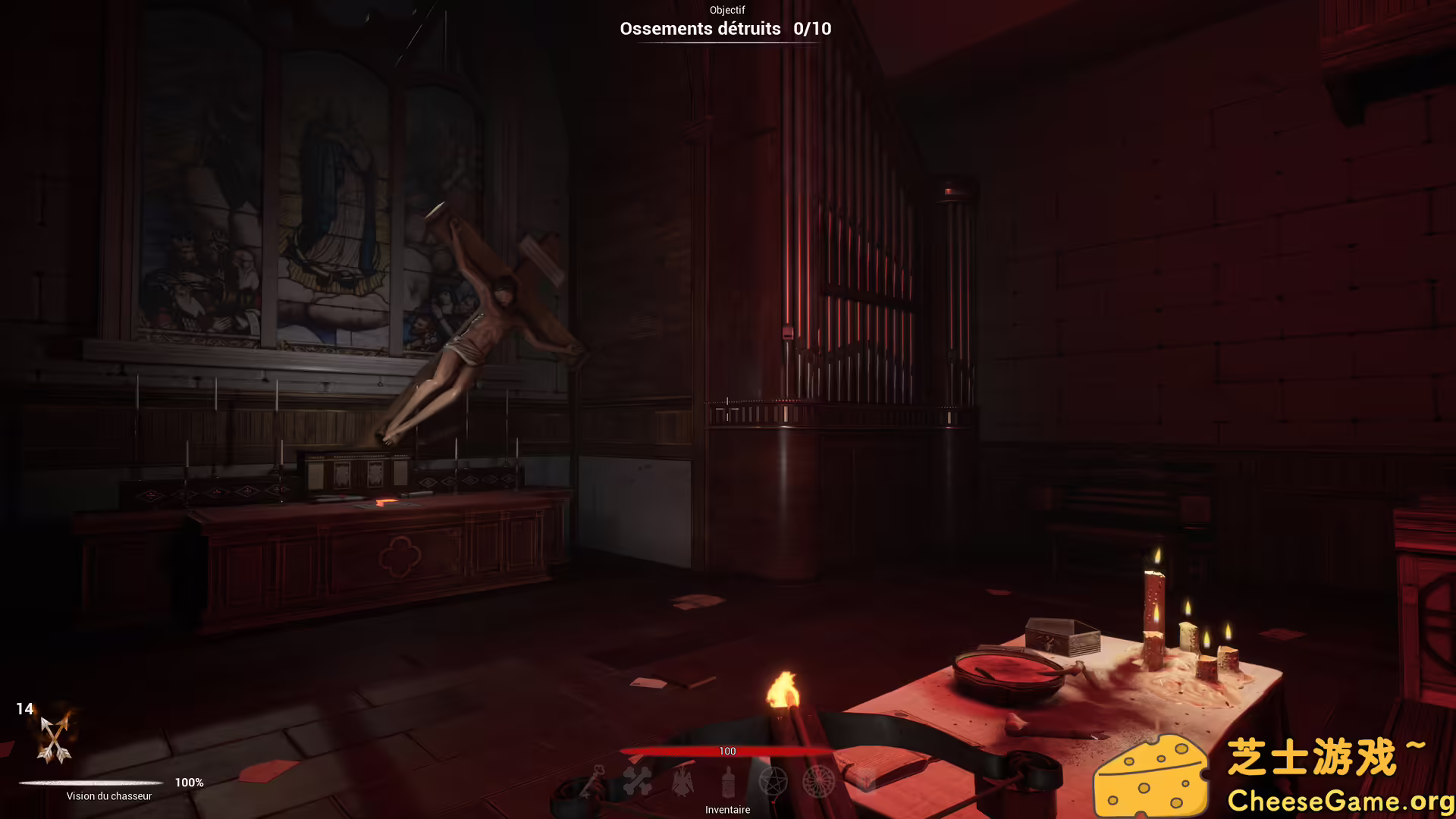Click the Ossements détruits 0/10 objective
Screen dimensions: 1456x819
[x=725, y=29]
